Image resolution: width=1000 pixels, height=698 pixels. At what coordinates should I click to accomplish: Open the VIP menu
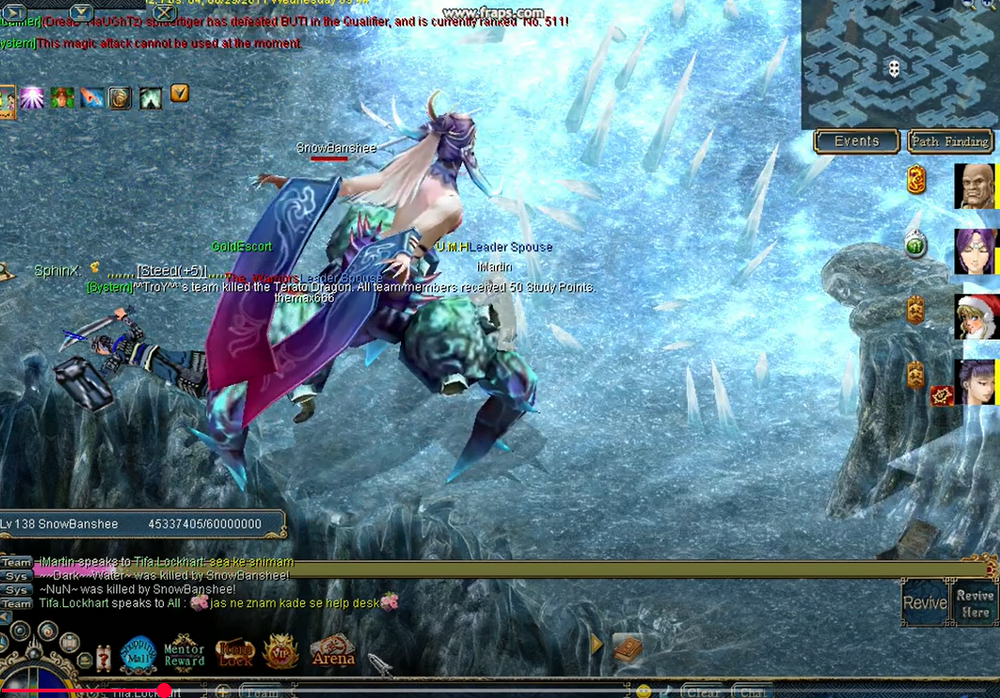(281, 652)
